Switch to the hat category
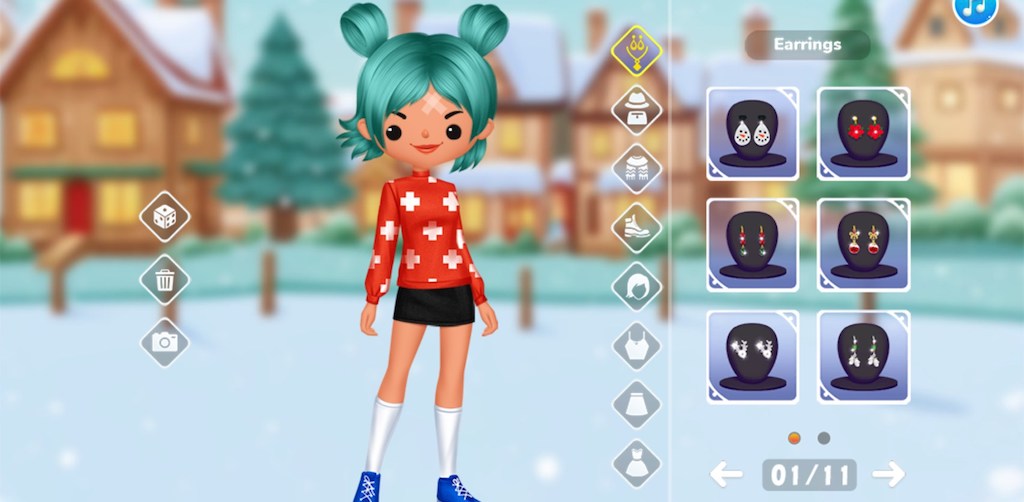1024x502 pixels. tap(637, 109)
